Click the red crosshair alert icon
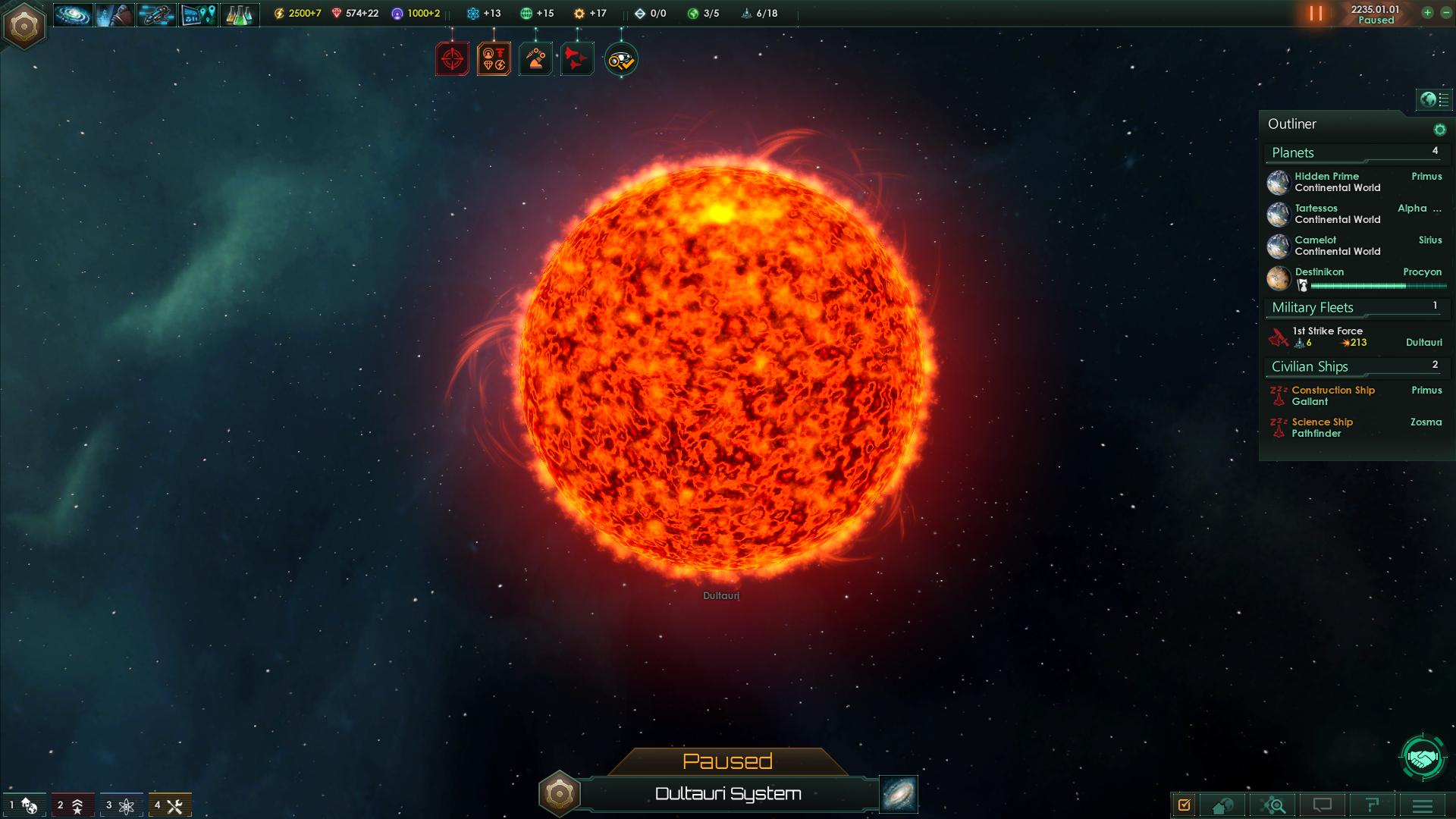Viewport: 1456px width, 819px height. [x=452, y=59]
